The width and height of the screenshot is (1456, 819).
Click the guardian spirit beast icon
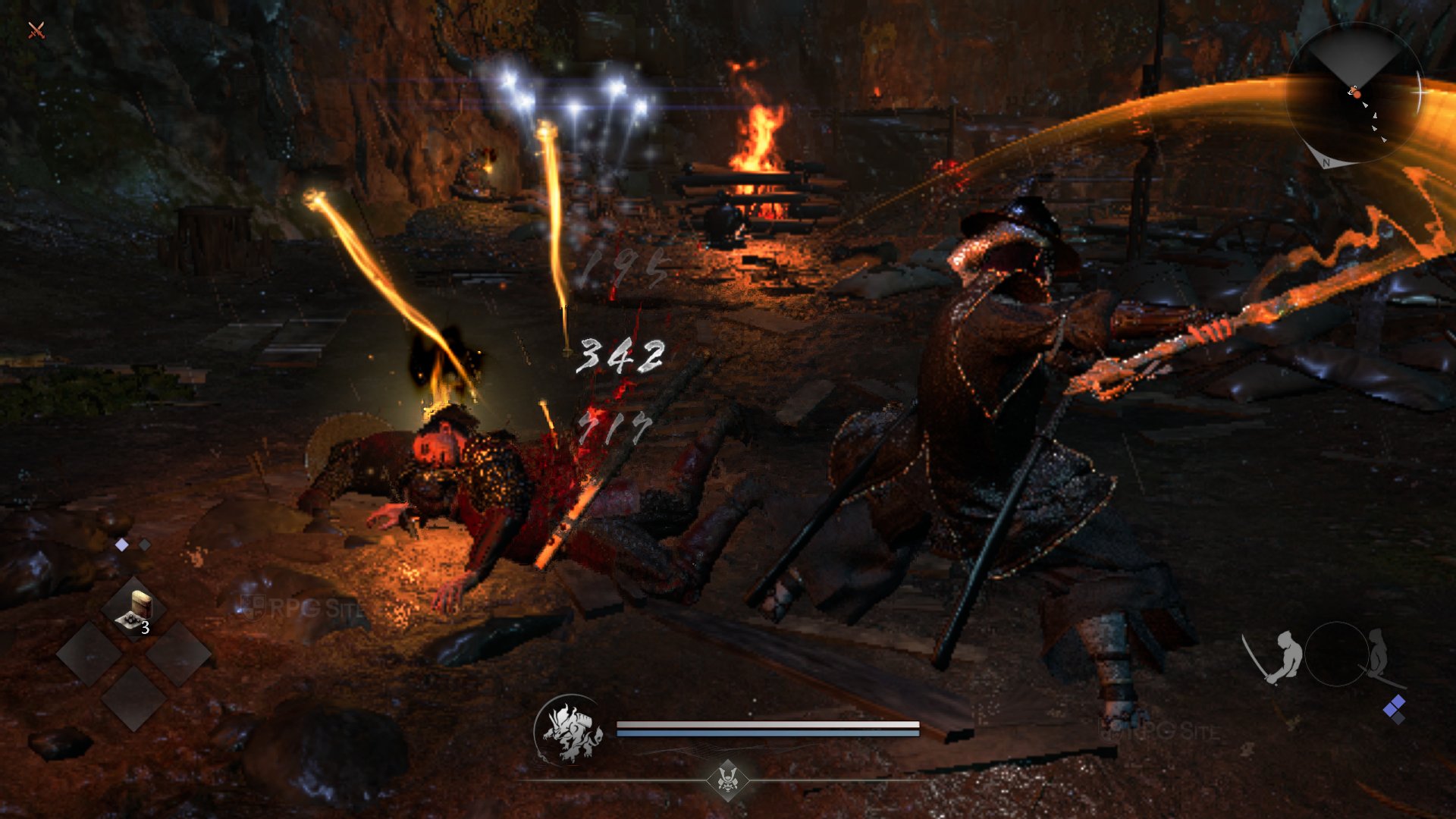pyautogui.click(x=571, y=731)
